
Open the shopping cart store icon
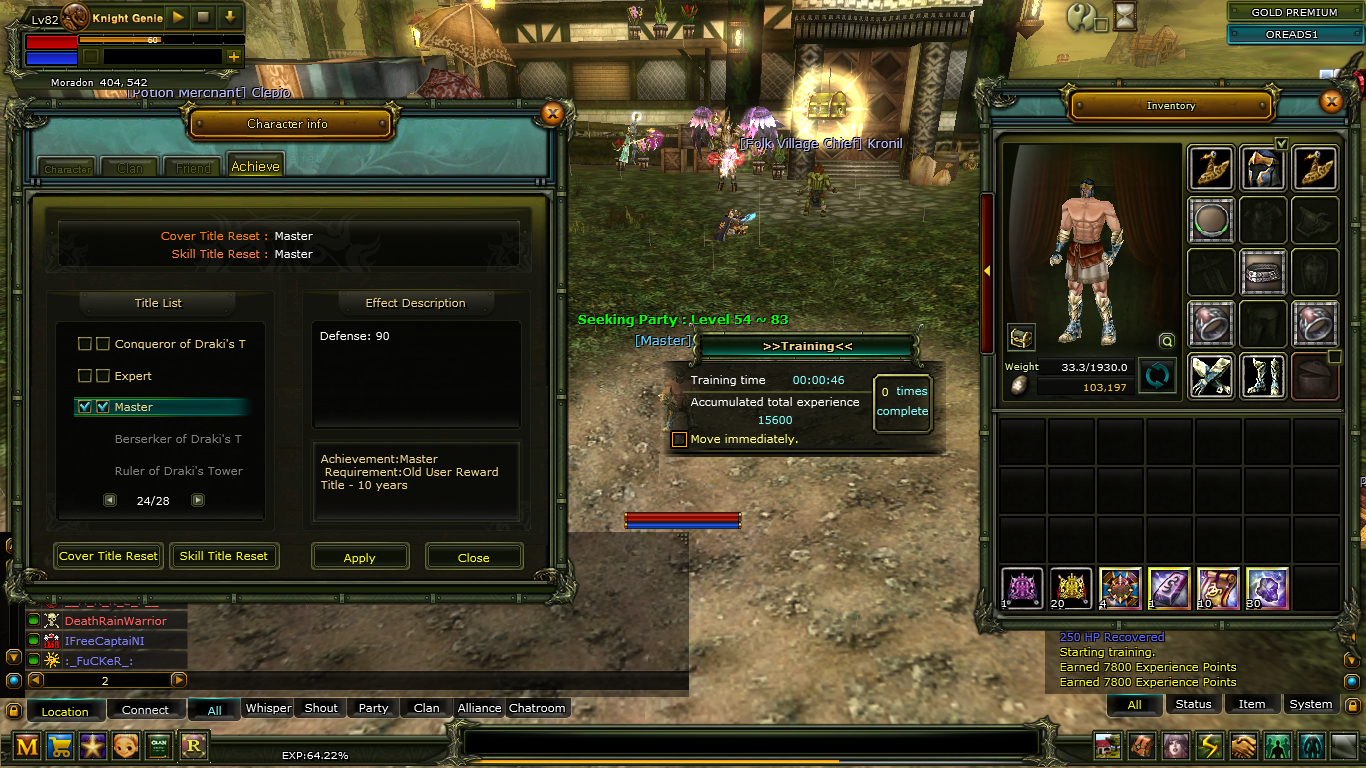tap(60, 745)
